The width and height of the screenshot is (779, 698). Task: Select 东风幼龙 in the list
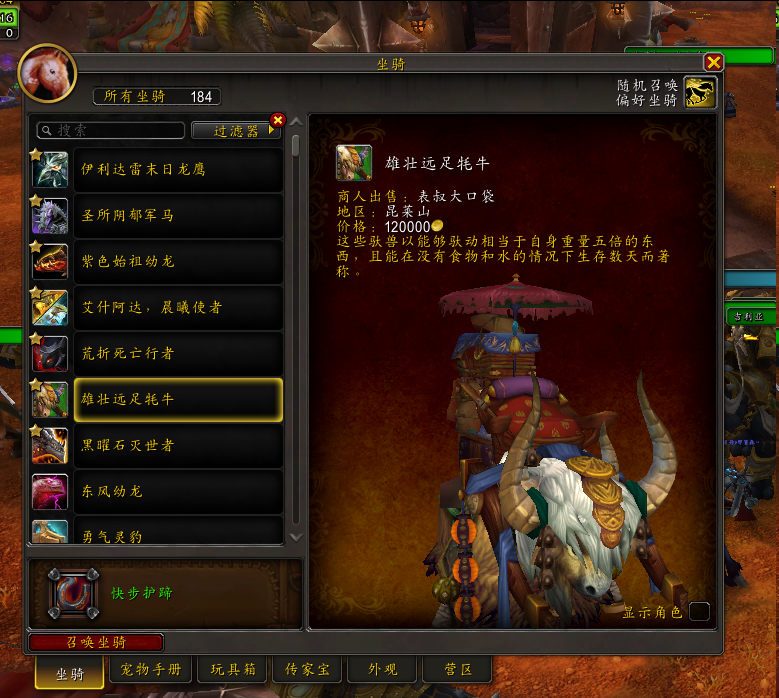(177, 492)
